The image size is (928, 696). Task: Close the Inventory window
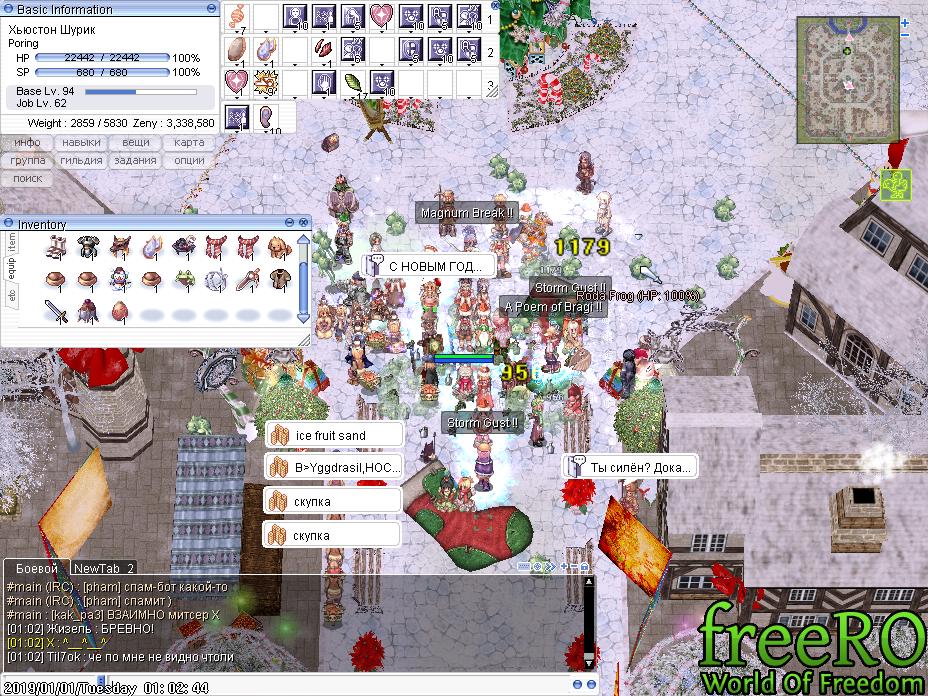pyautogui.click(x=302, y=222)
